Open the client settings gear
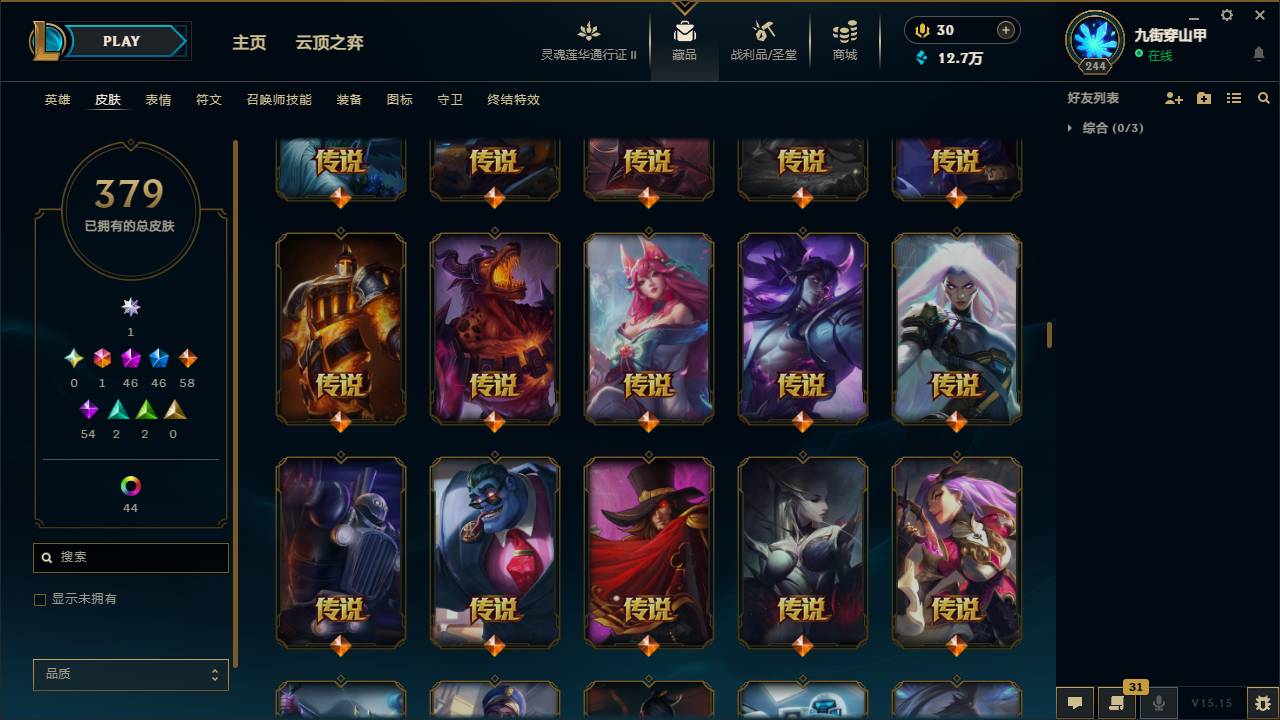 (1226, 15)
